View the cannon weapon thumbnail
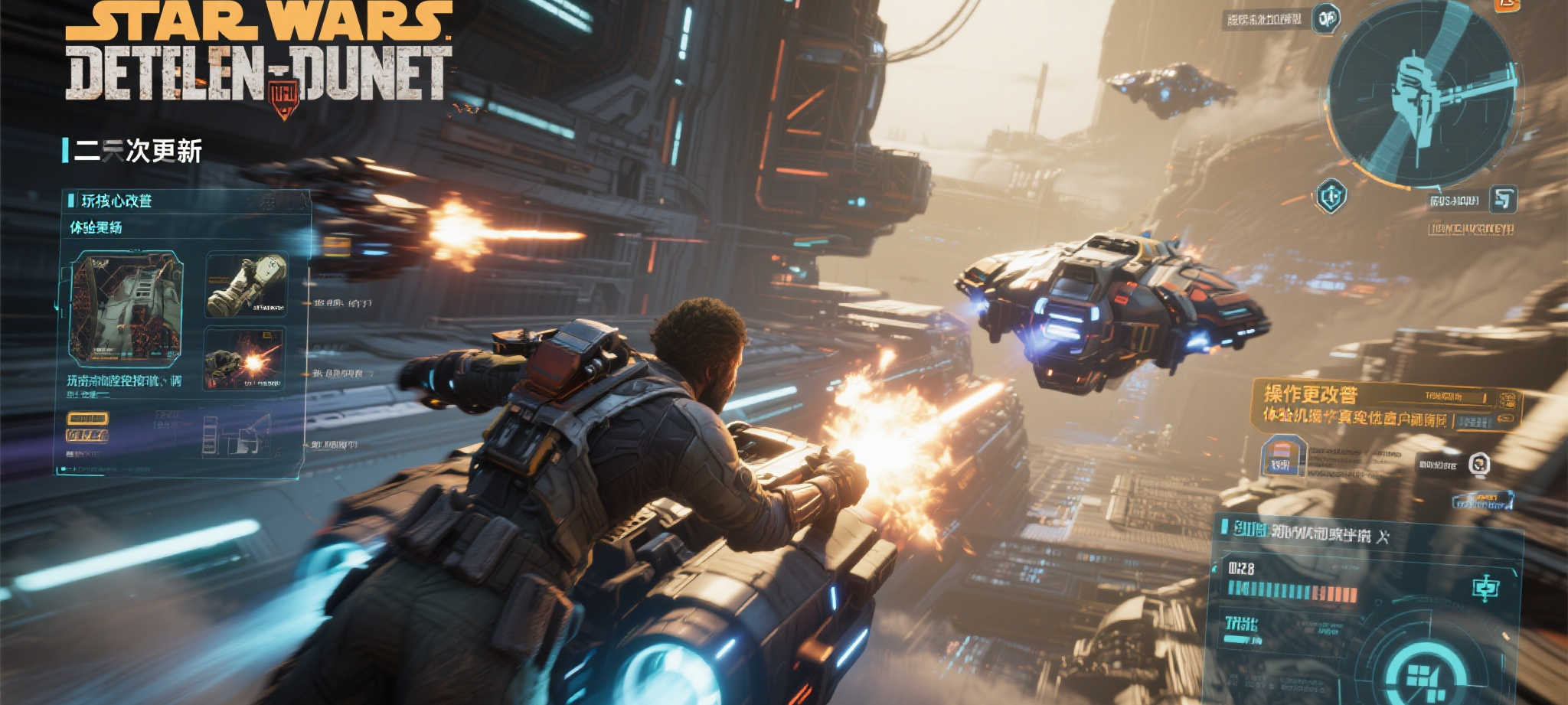This screenshot has width=1568, height=705. click(246, 285)
